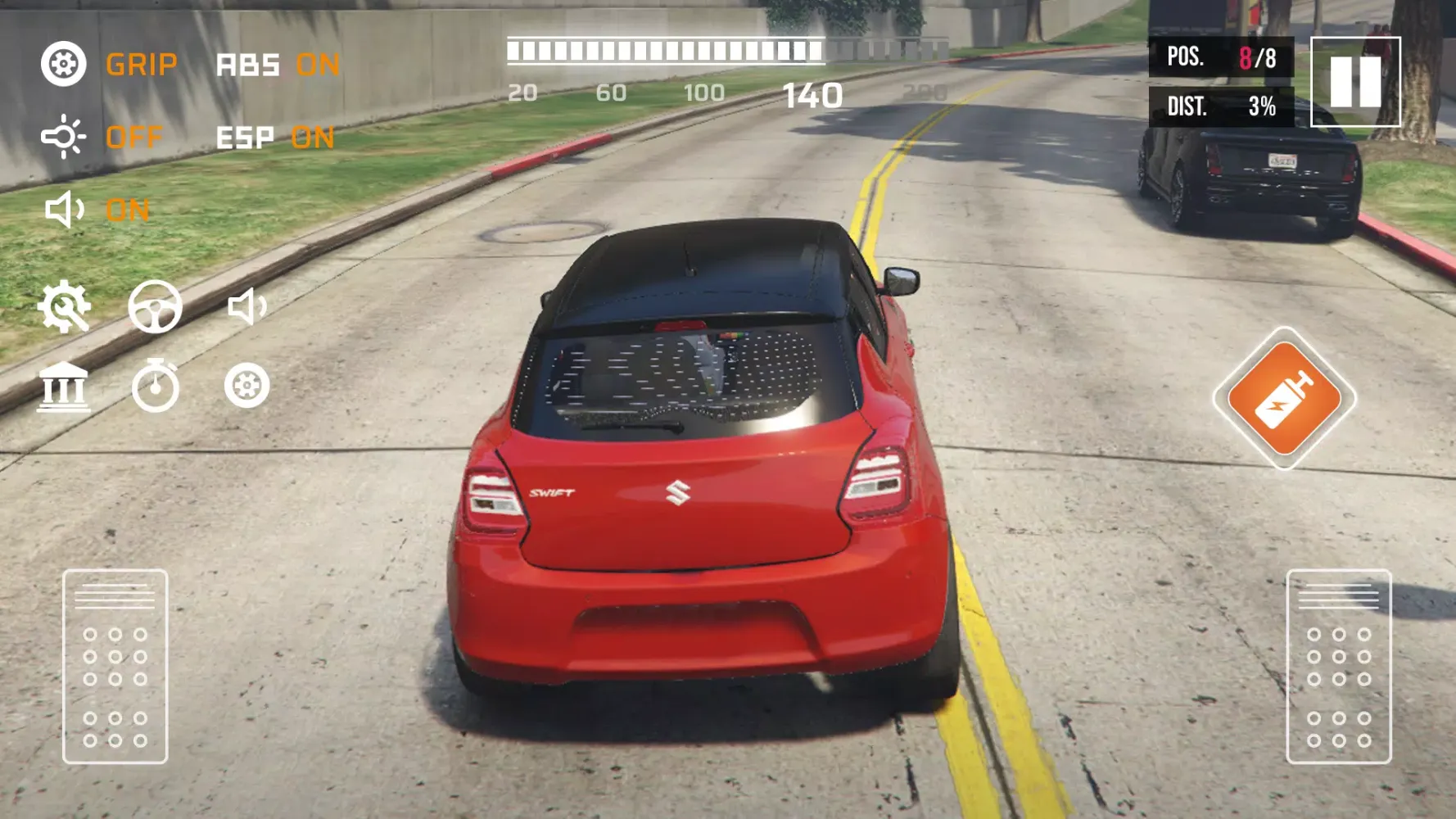Toggle ESP off
Screen dimensions: 1456x819
pyautogui.click(x=313, y=137)
